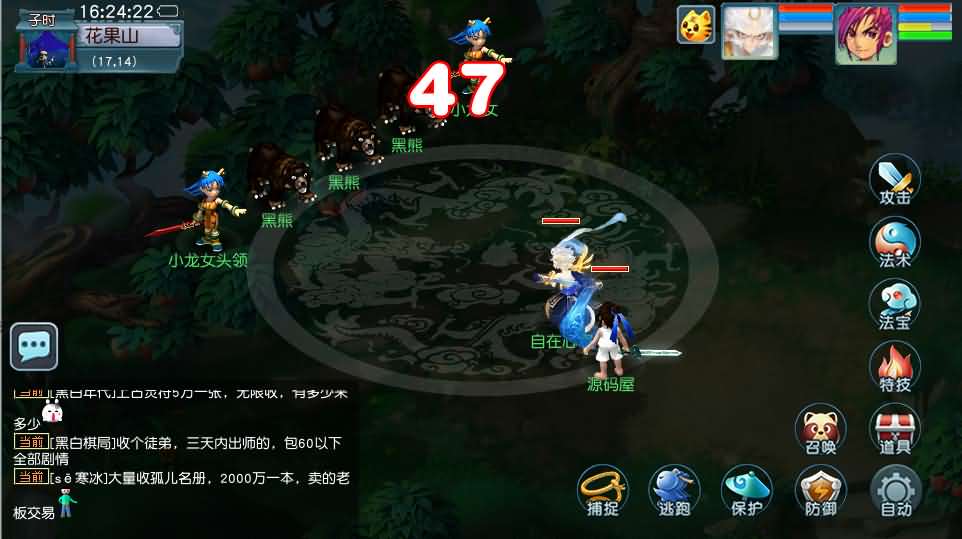Screen dimensions: 962x539
Task: Toggle 自动 auto-battle gear button
Action: coord(895,492)
